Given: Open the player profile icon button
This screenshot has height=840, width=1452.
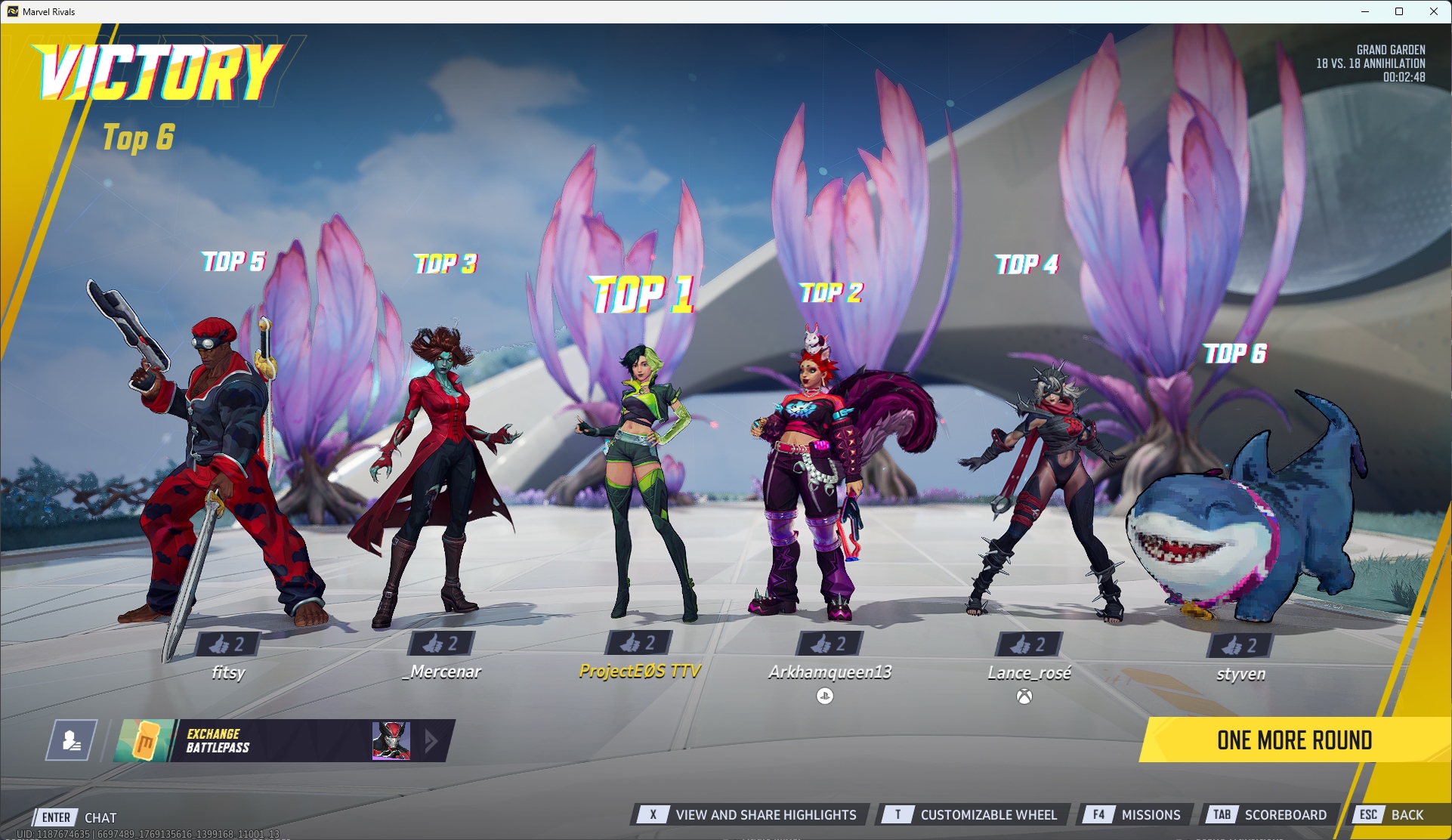Looking at the screenshot, I should (72, 740).
